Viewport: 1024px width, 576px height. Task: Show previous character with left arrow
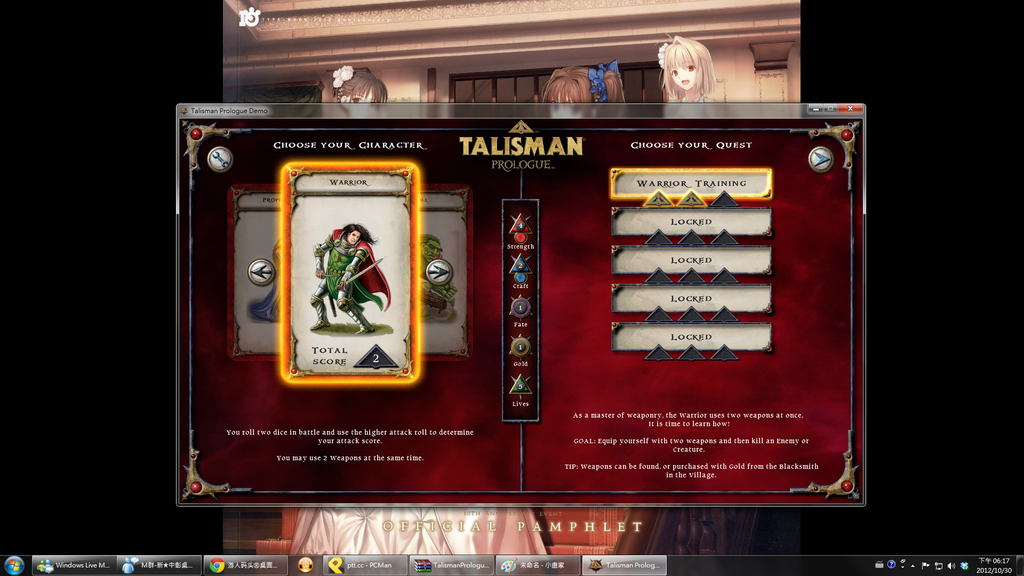click(x=262, y=272)
